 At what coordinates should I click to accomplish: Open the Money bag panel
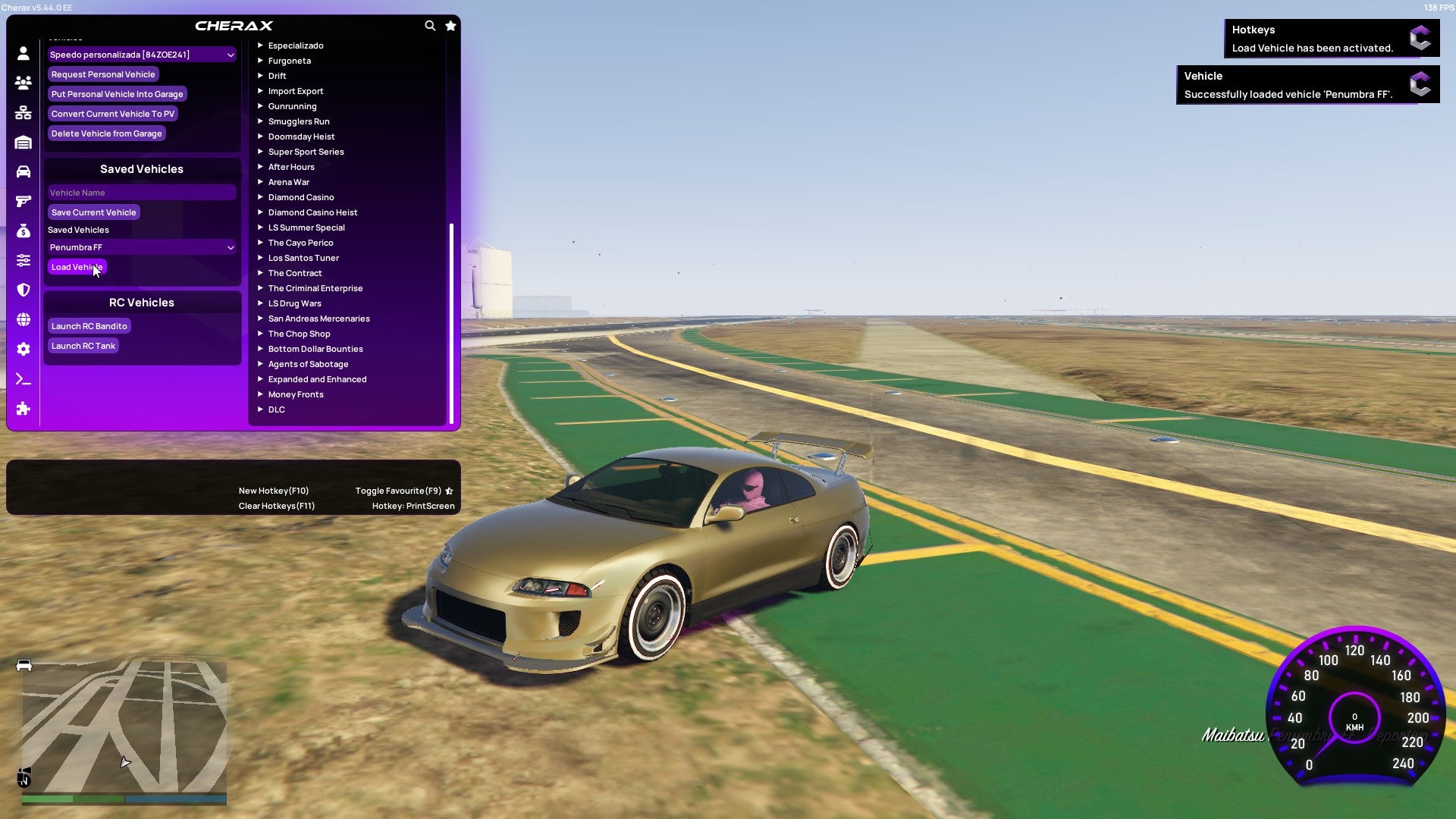pos(23,230)
